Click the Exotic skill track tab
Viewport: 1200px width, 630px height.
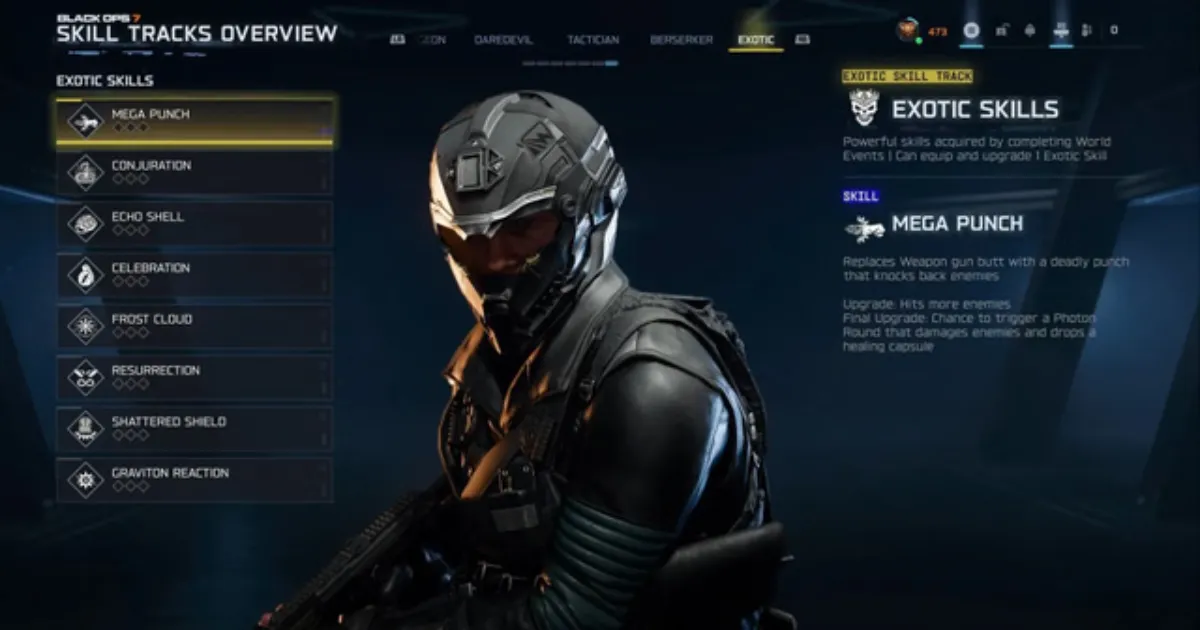click(x=756, y=40)
